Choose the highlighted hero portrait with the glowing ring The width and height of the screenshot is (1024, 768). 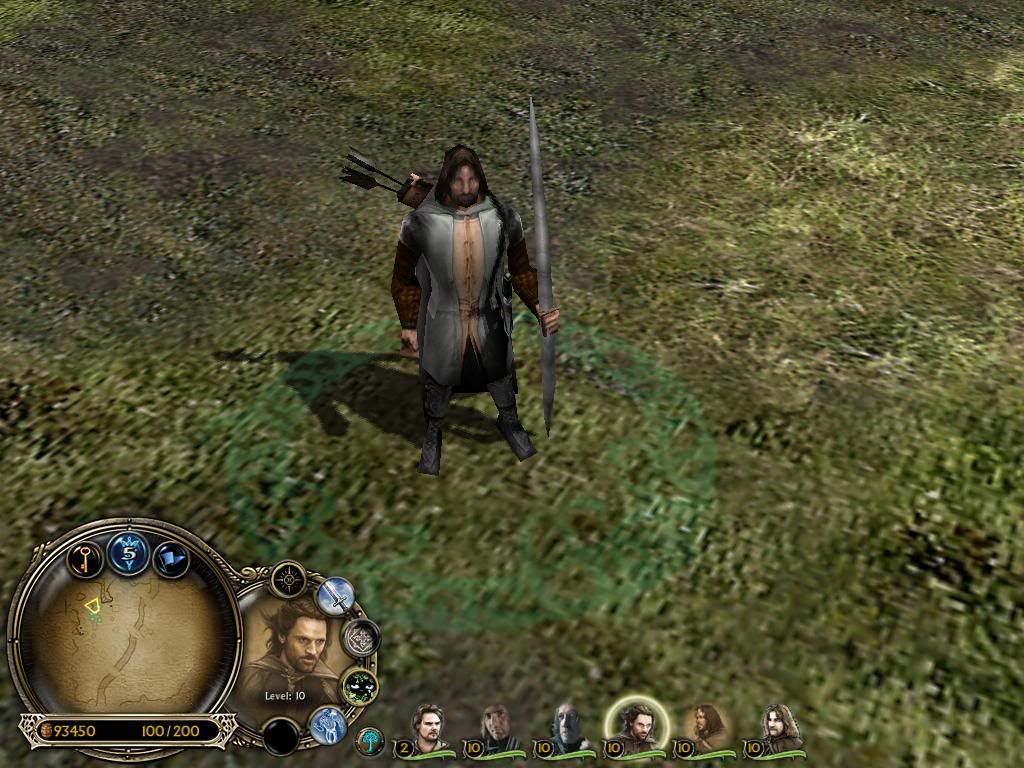coord(636,725)
